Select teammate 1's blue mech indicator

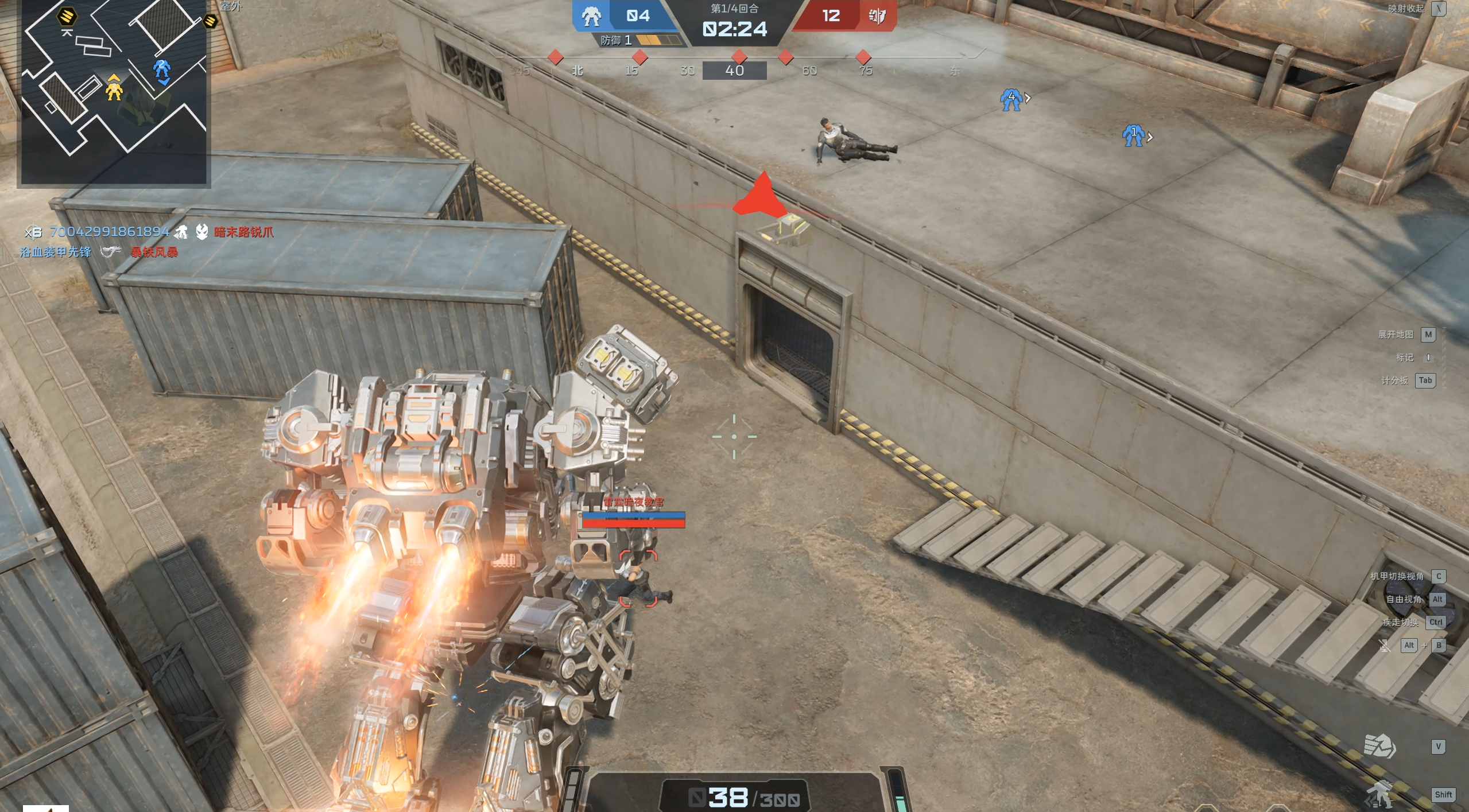coord(1133,135)
